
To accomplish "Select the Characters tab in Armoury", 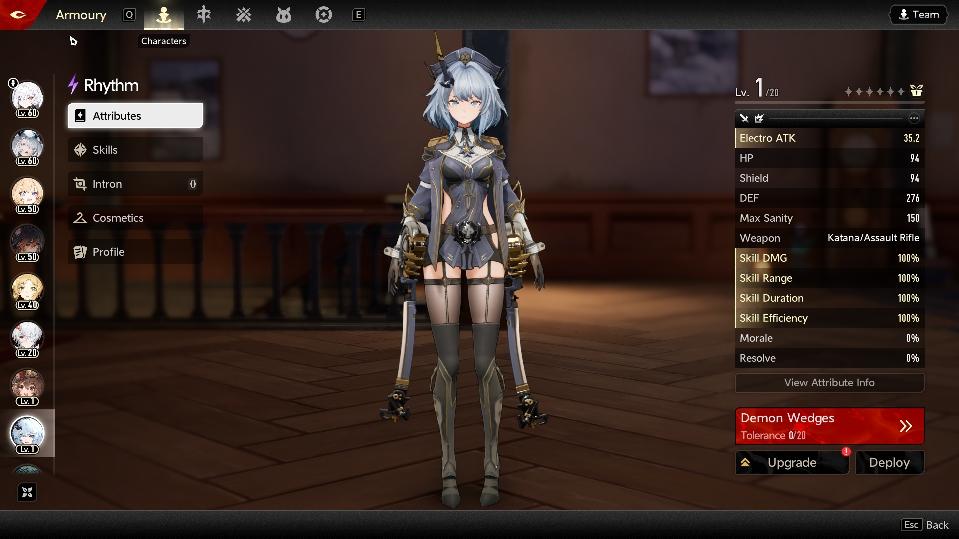I will click(164, 15).
